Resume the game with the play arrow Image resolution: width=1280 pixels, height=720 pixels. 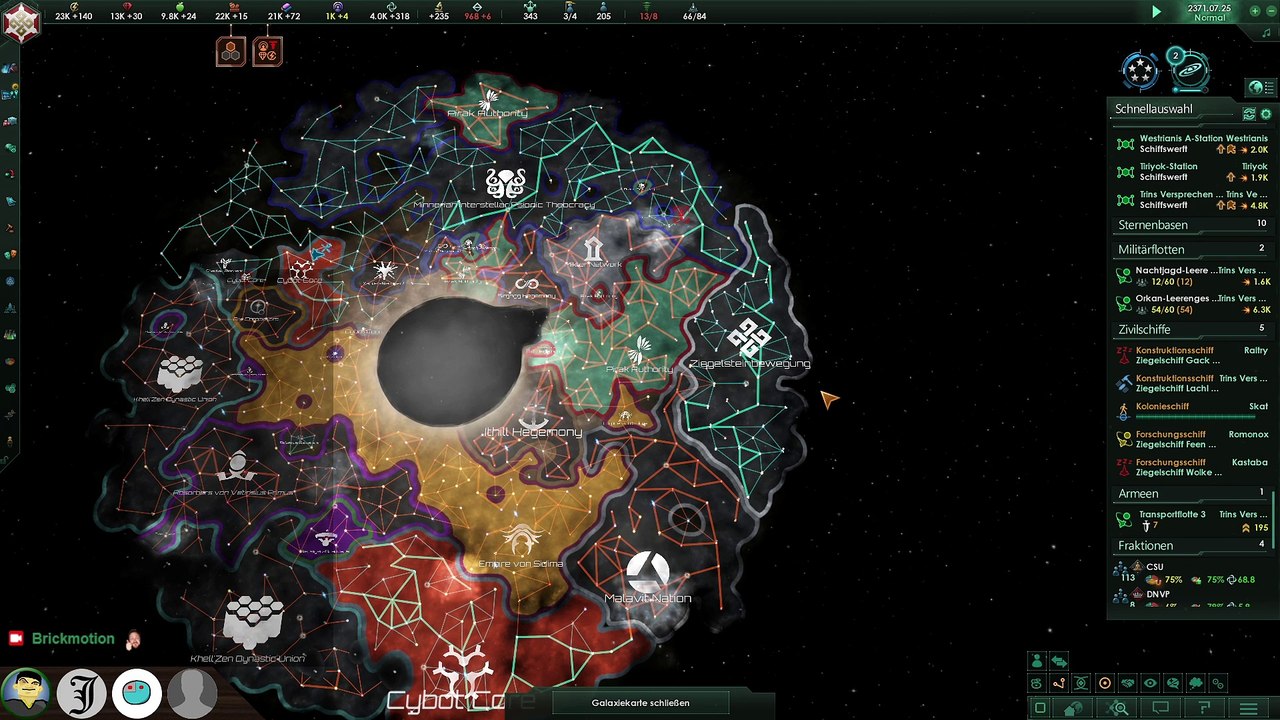[1156, 12]
